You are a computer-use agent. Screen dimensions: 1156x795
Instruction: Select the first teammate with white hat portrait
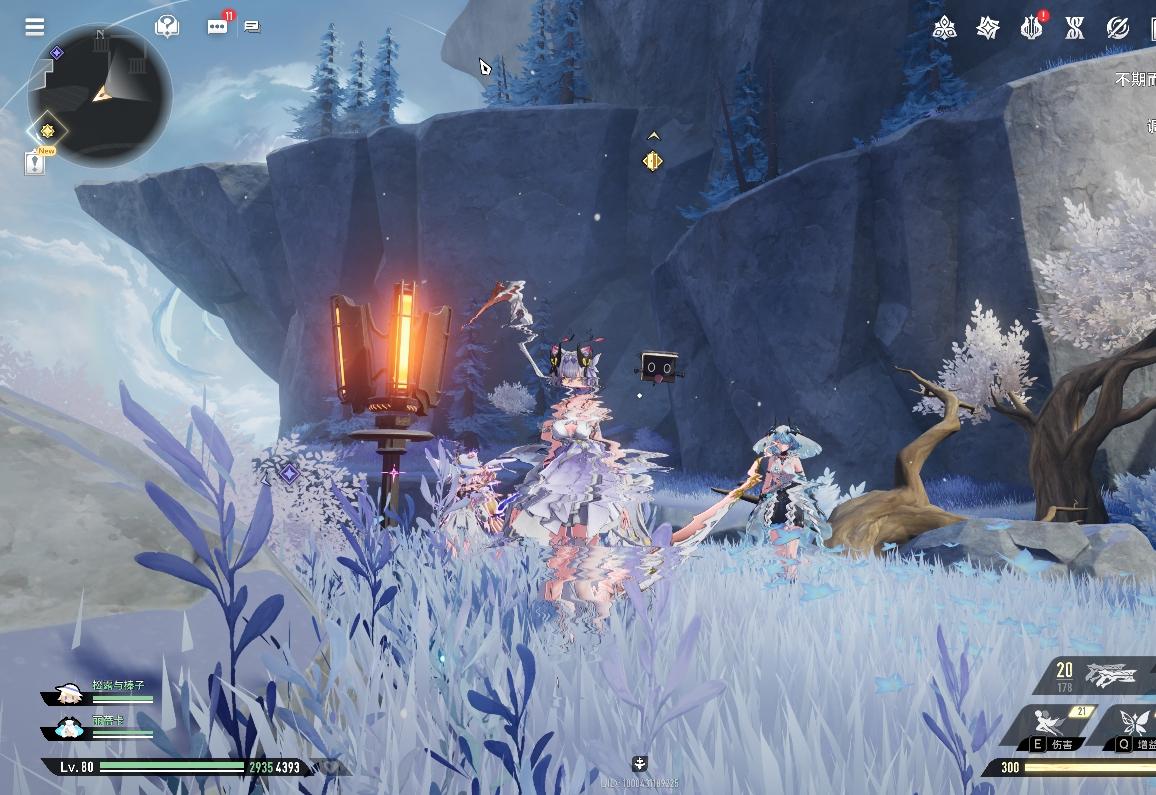click(70, 694)
